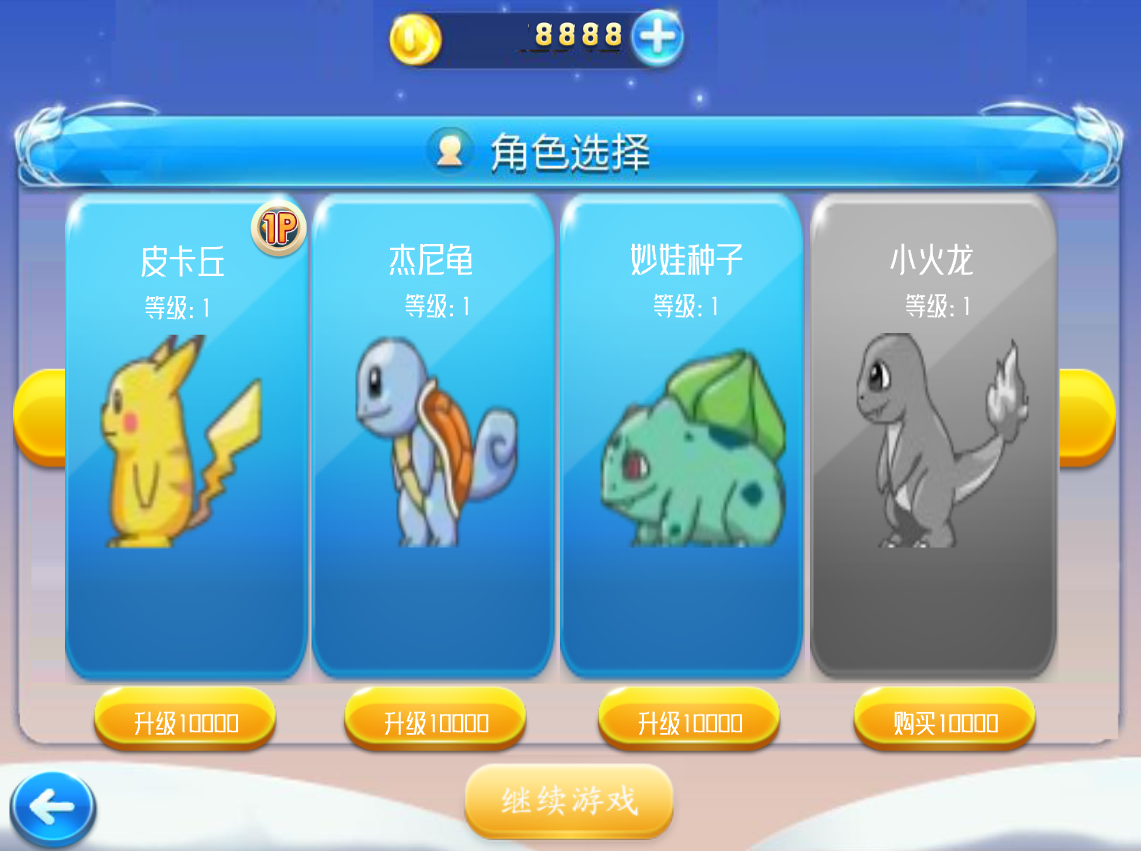1141x851 pixels.
Task: Pick the 妙蛙种子 character card
Action: click(681, 435)
